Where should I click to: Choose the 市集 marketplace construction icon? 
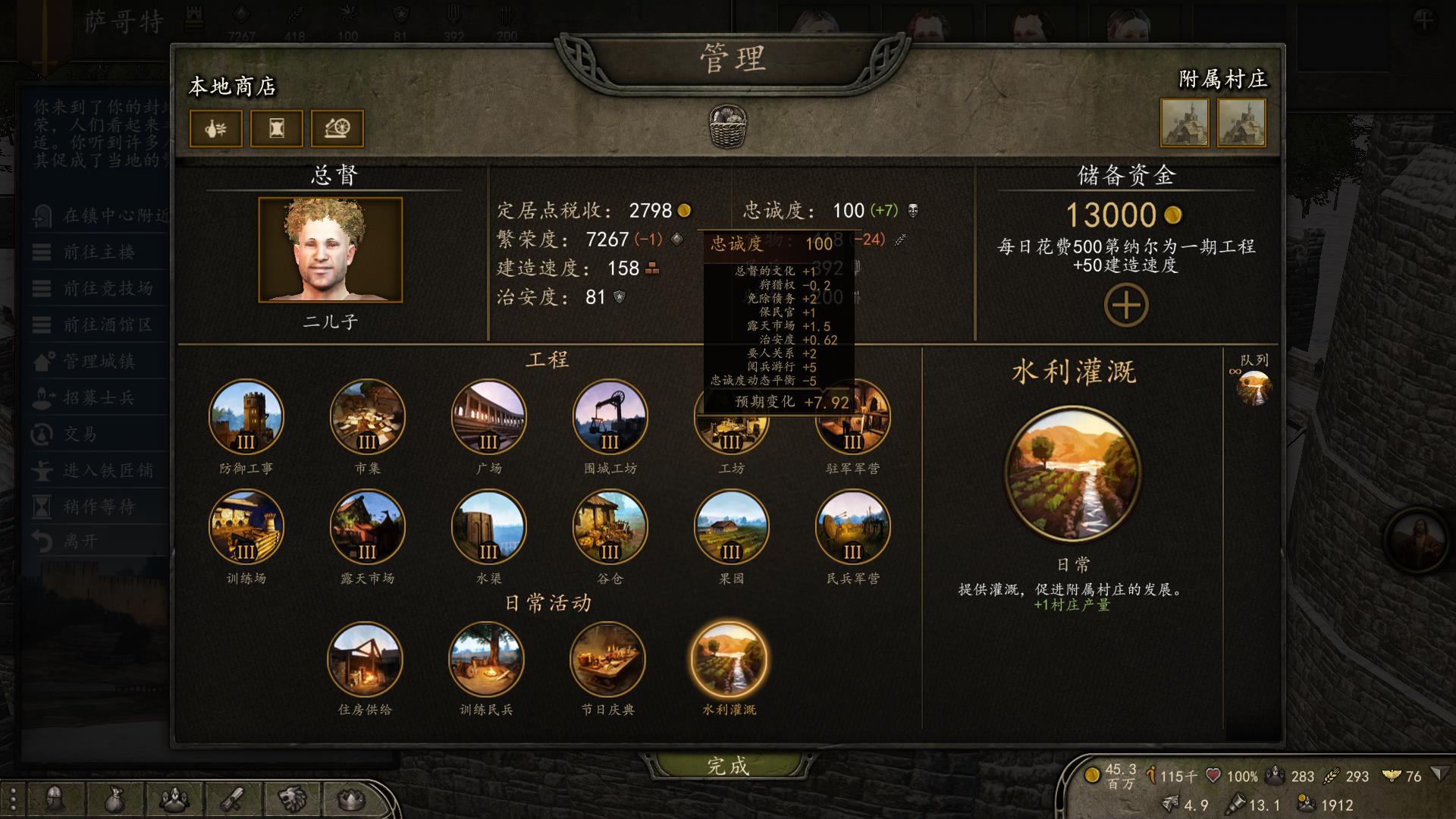point(366,417)
